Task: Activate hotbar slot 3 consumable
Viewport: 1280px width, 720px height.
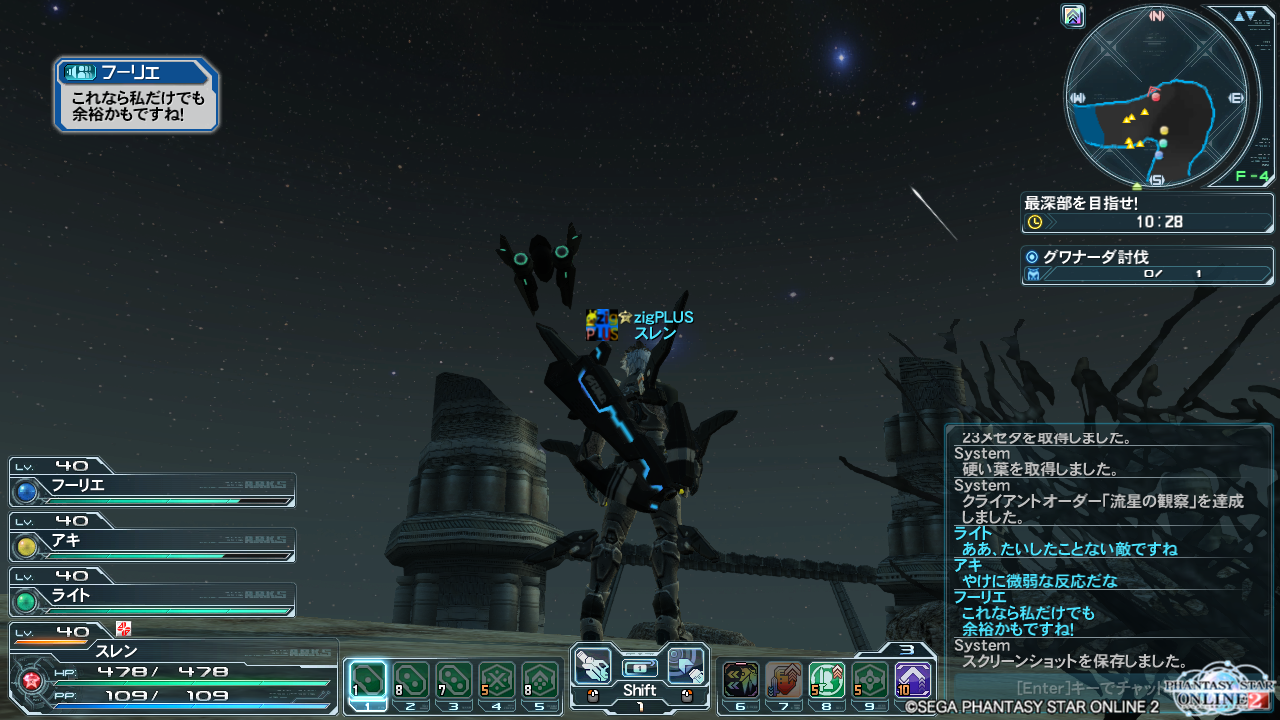Action: click(454, 682)
